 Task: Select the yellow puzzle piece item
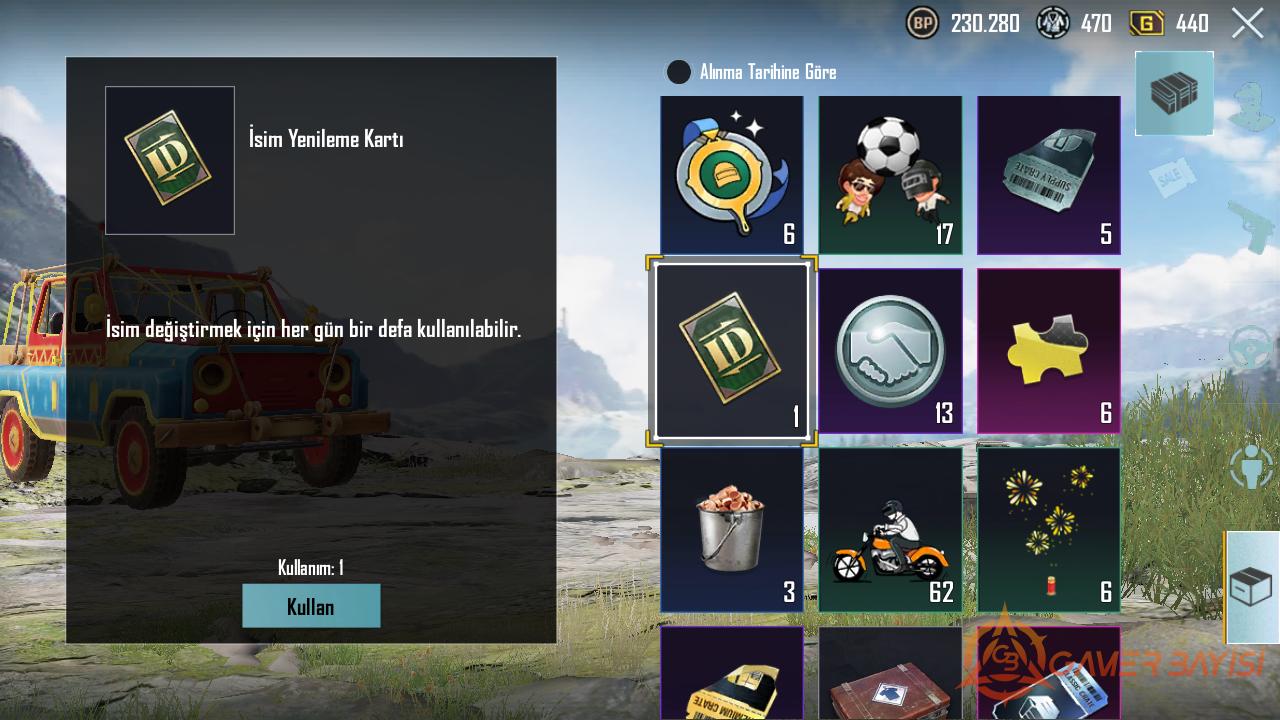1048,351
